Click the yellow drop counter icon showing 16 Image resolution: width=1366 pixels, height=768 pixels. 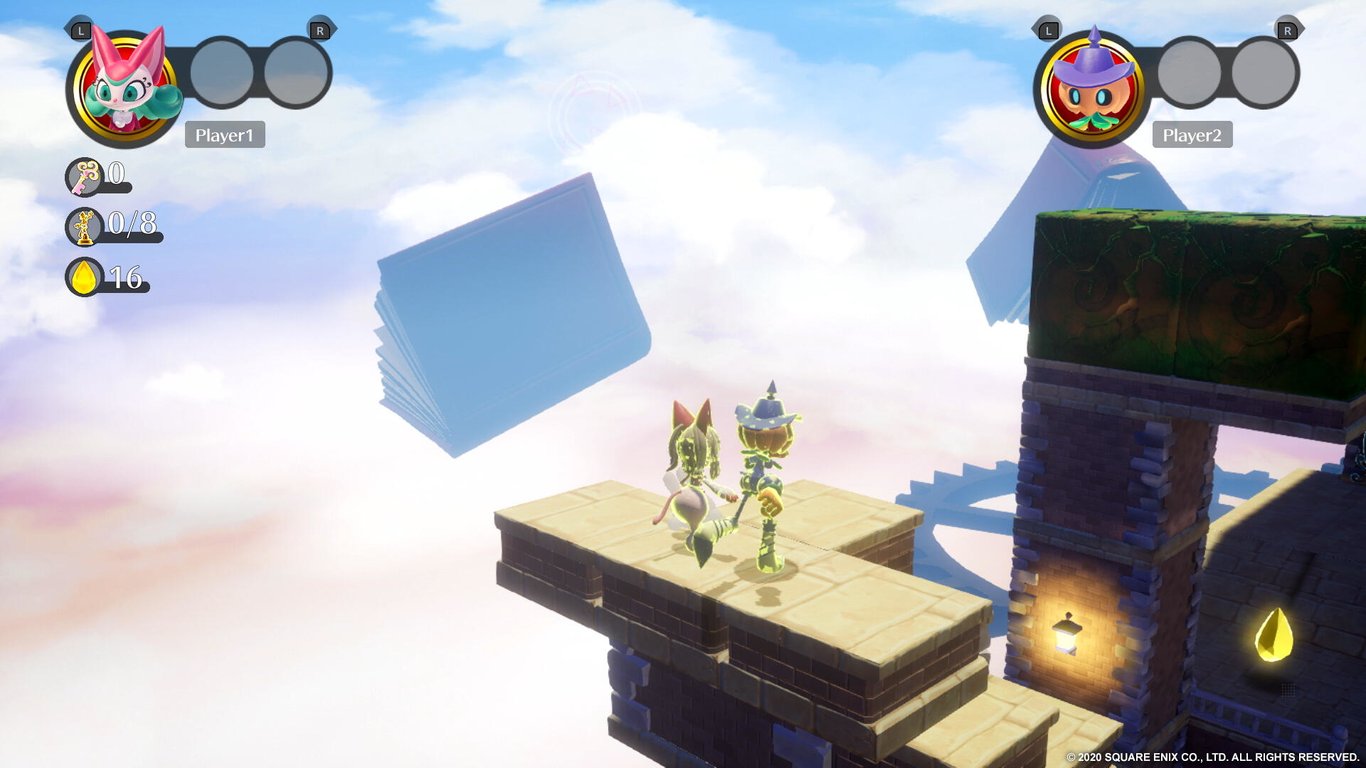(x=87, y=279)
